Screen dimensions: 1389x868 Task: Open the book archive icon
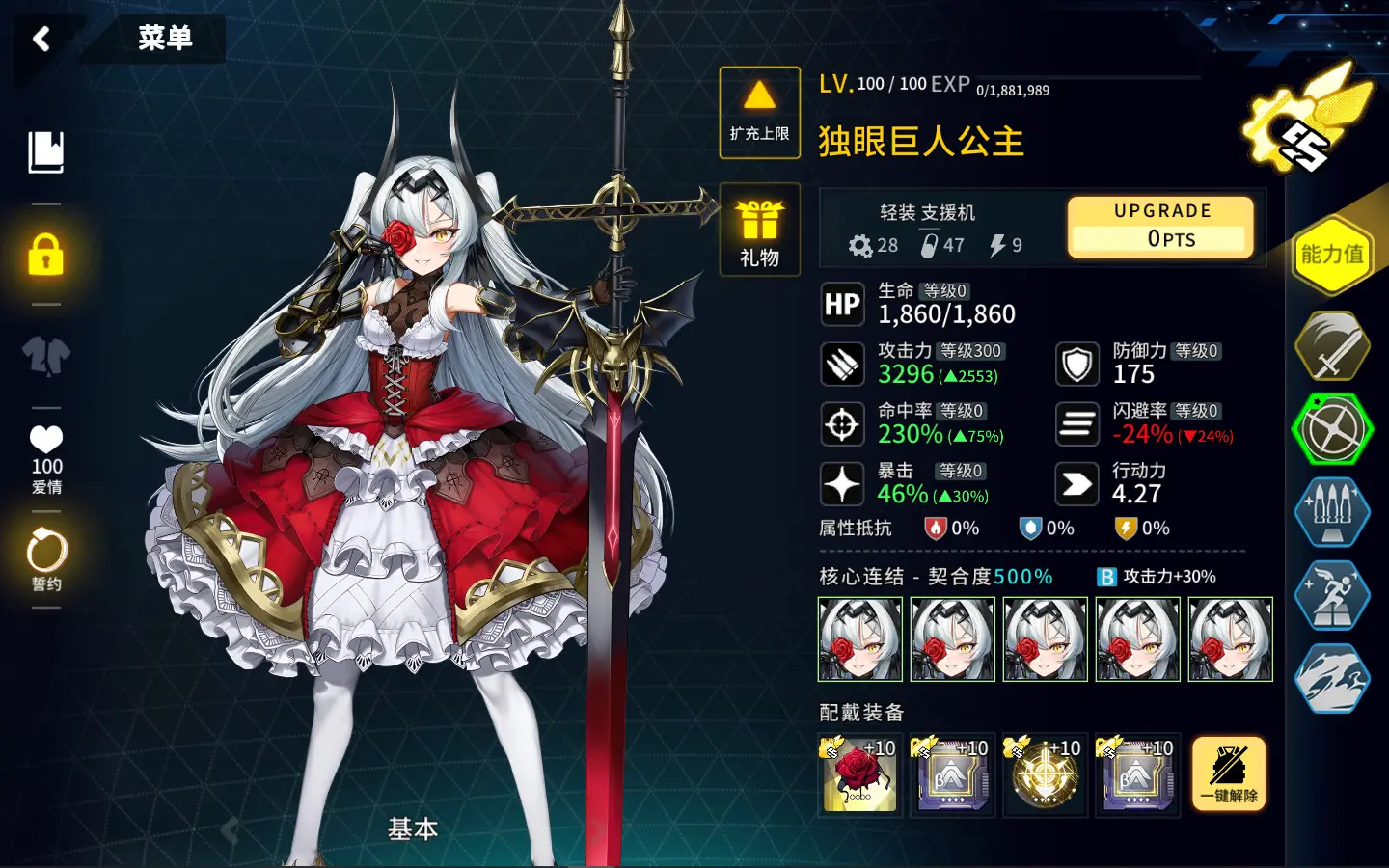(46, 152)
